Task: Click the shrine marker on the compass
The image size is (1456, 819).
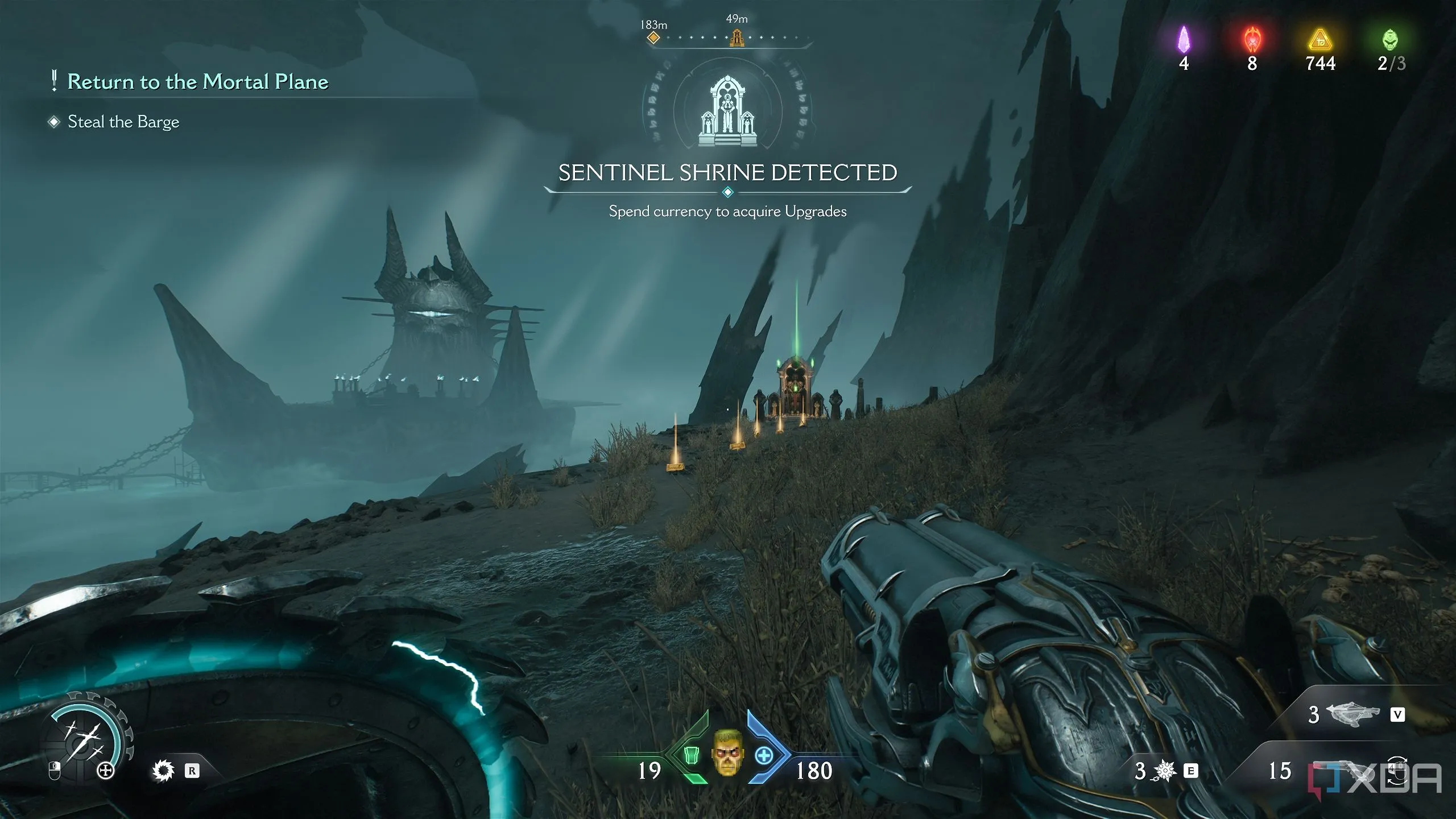Action: [737, 38]
